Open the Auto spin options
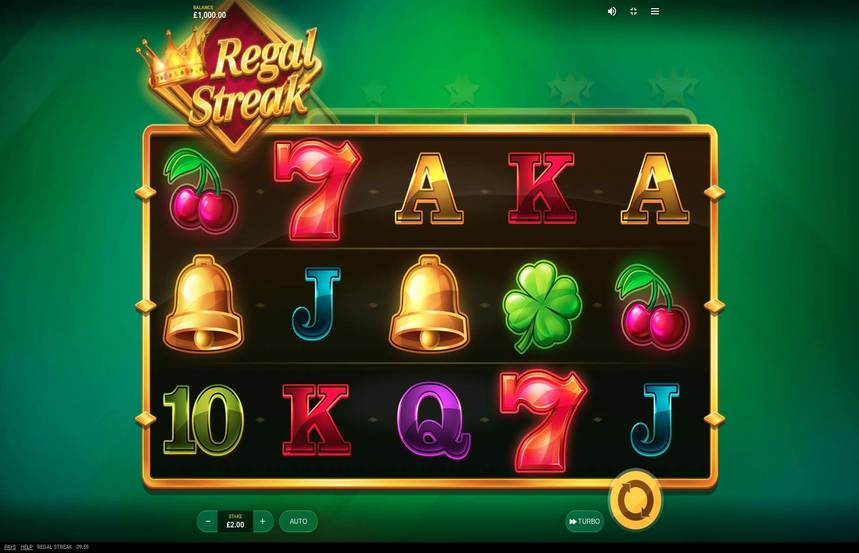 (298, 521)
